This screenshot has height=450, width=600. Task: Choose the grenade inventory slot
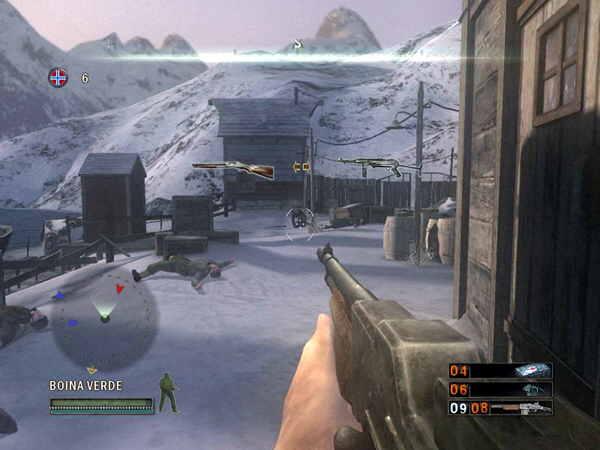[529, 389]
